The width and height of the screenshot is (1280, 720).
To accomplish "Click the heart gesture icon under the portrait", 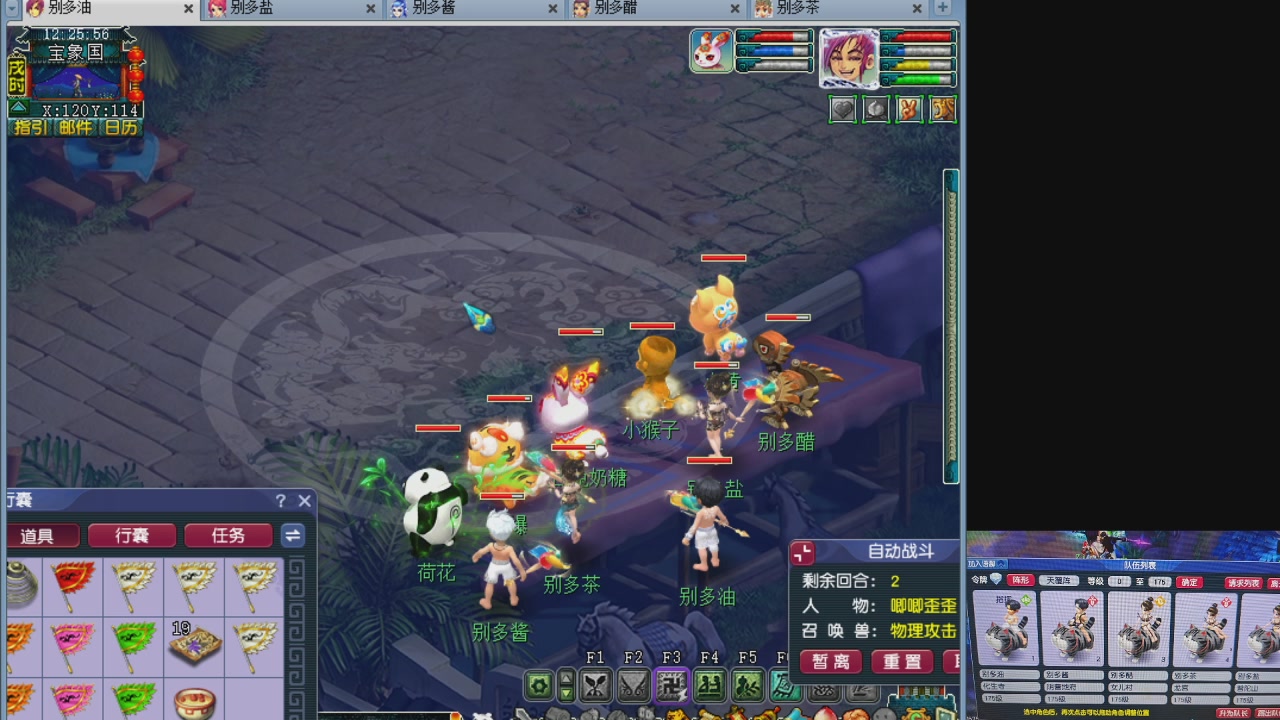I will (842, 110).
